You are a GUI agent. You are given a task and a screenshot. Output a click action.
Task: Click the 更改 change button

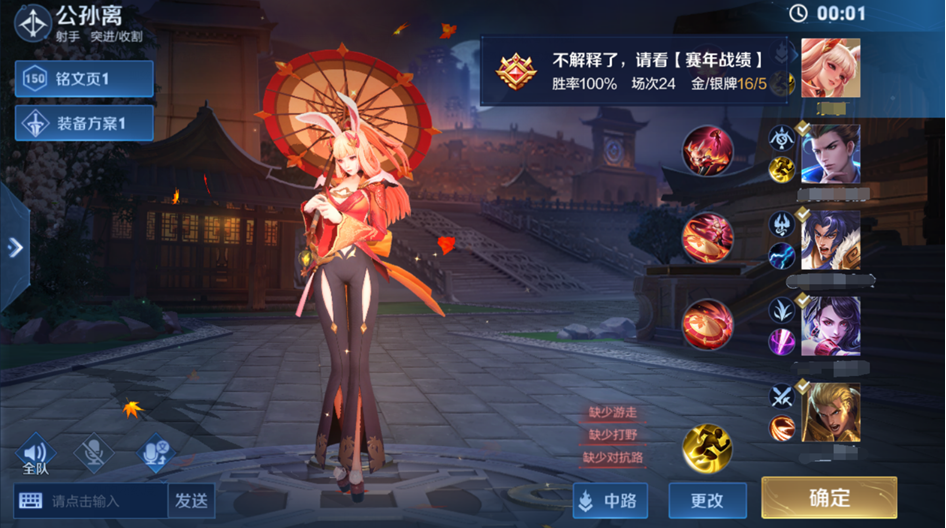707,500
